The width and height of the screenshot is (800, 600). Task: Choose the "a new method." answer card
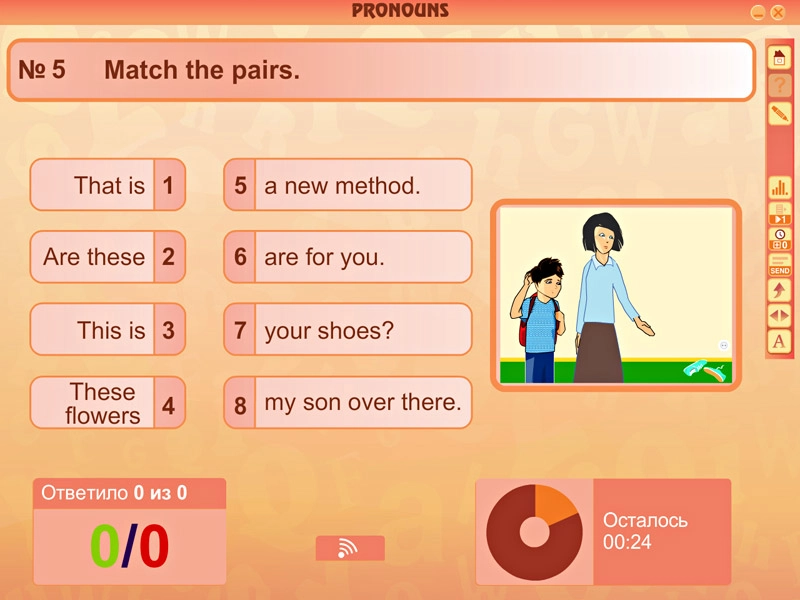coord(347,185)
